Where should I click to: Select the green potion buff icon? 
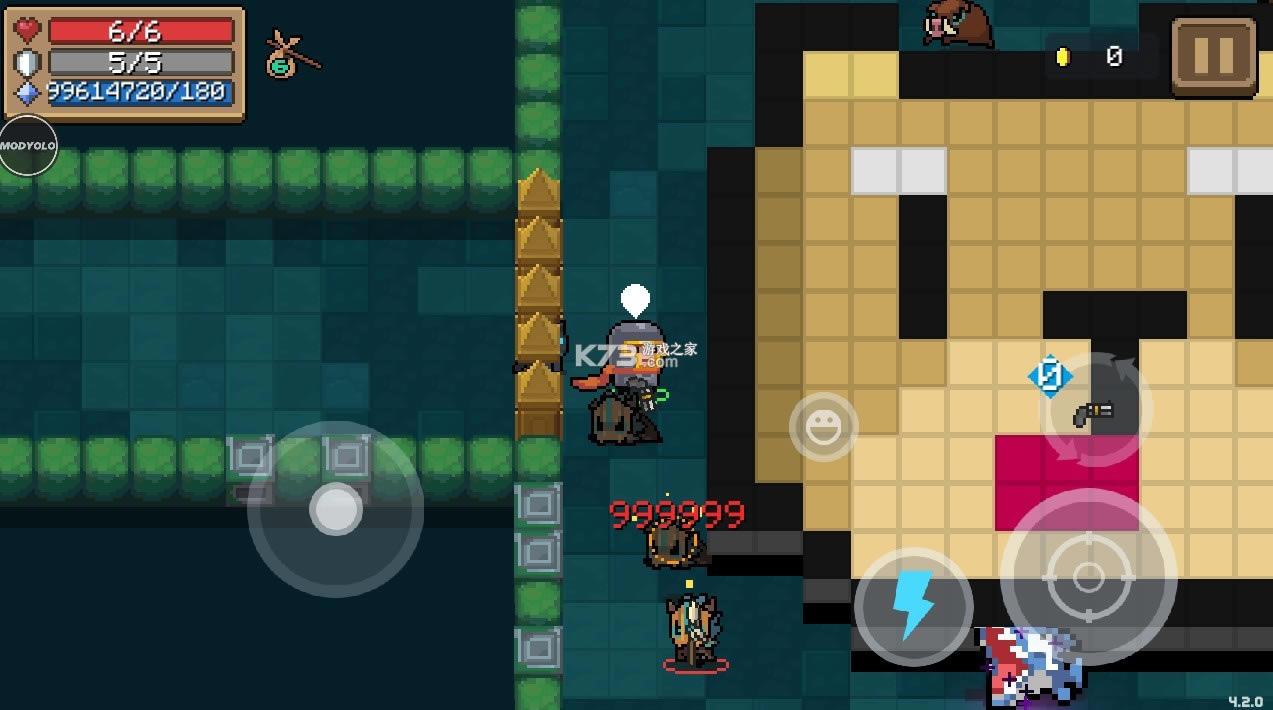283,56
